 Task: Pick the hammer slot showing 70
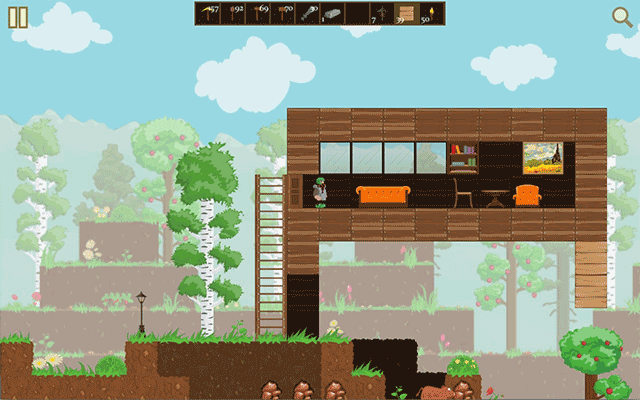(x=282, y=13)
